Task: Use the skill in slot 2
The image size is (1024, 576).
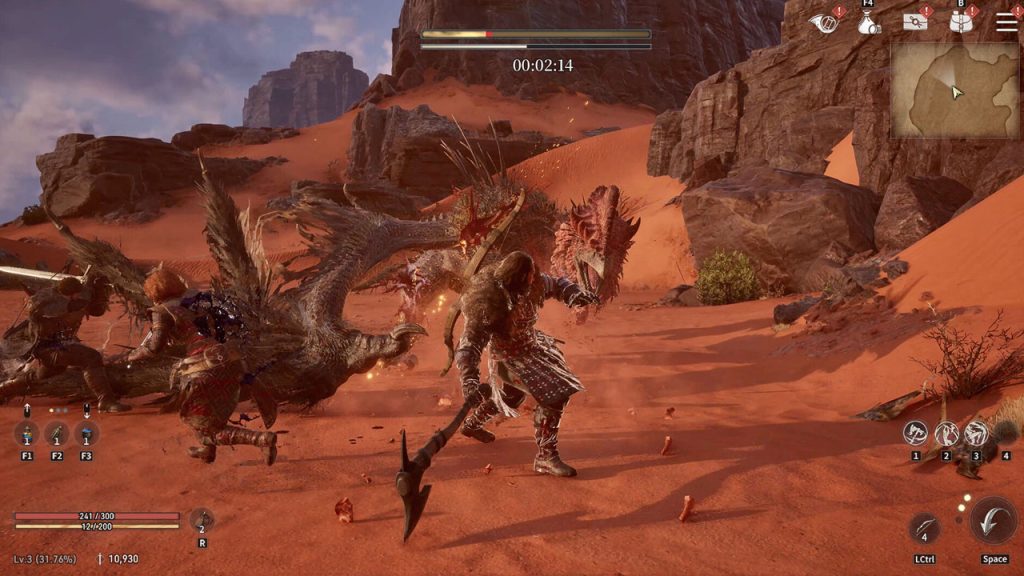Action: (x=946, y=433)
